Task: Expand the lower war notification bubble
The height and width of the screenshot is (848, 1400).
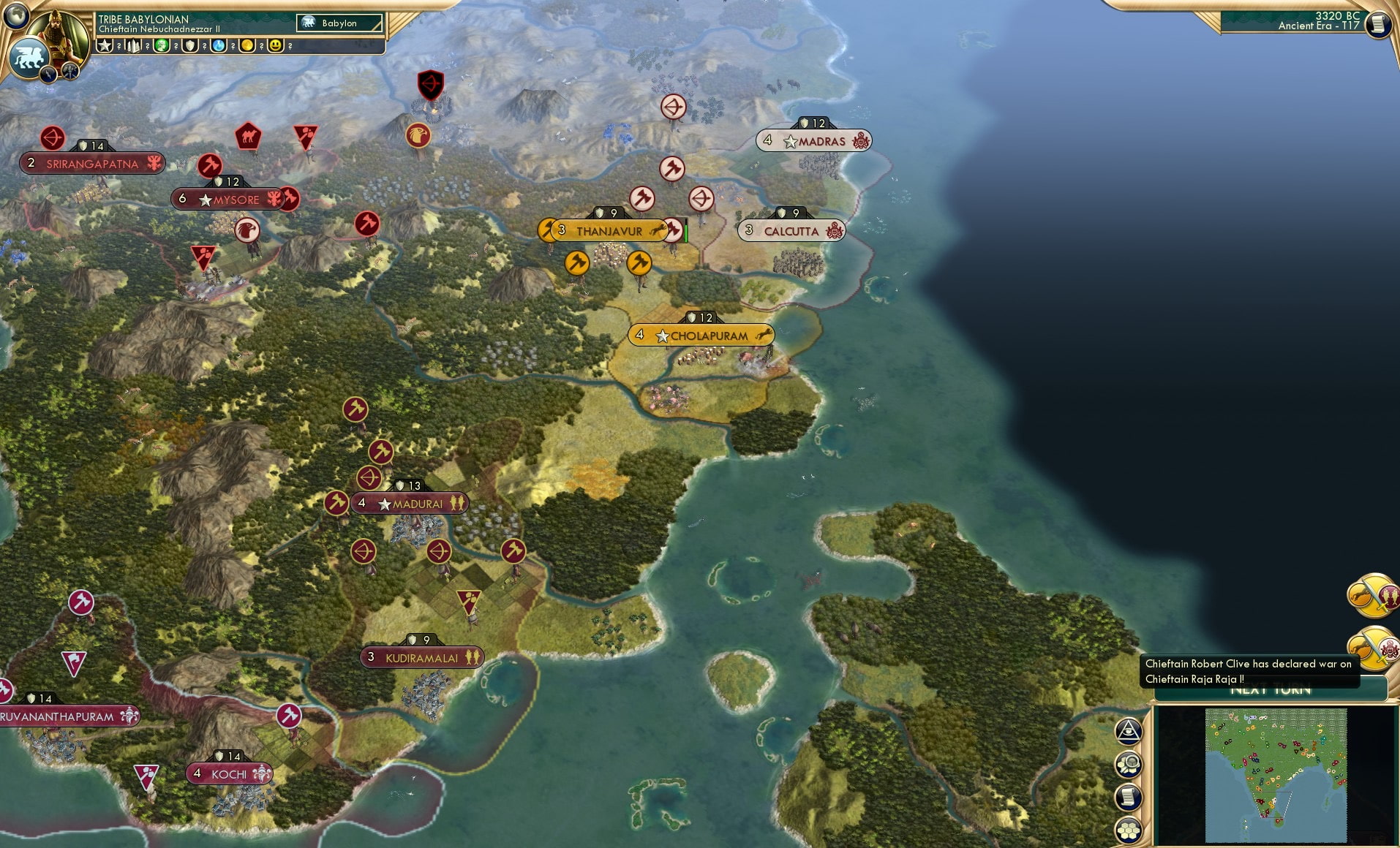Action: pyautogui.click(x=1374, y=649)
